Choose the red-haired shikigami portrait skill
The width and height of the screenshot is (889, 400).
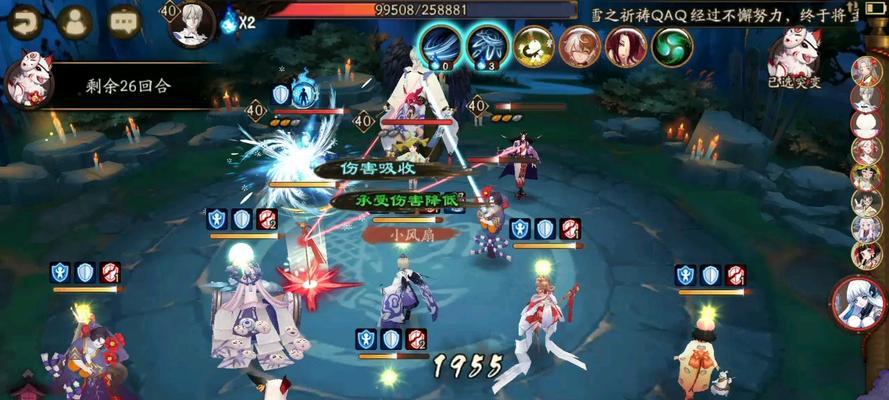pos(626,46)
